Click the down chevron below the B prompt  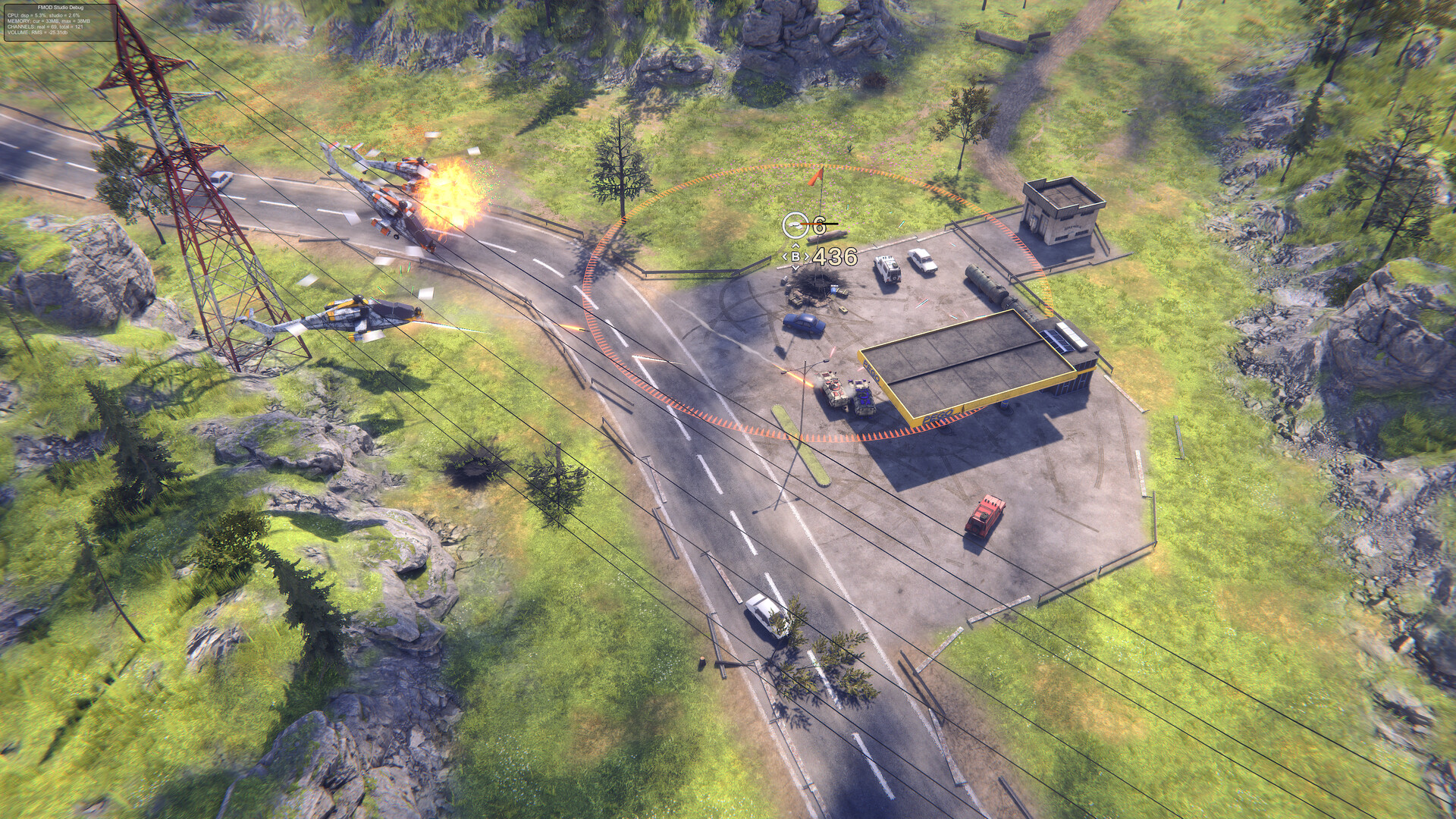coord(795,268)
